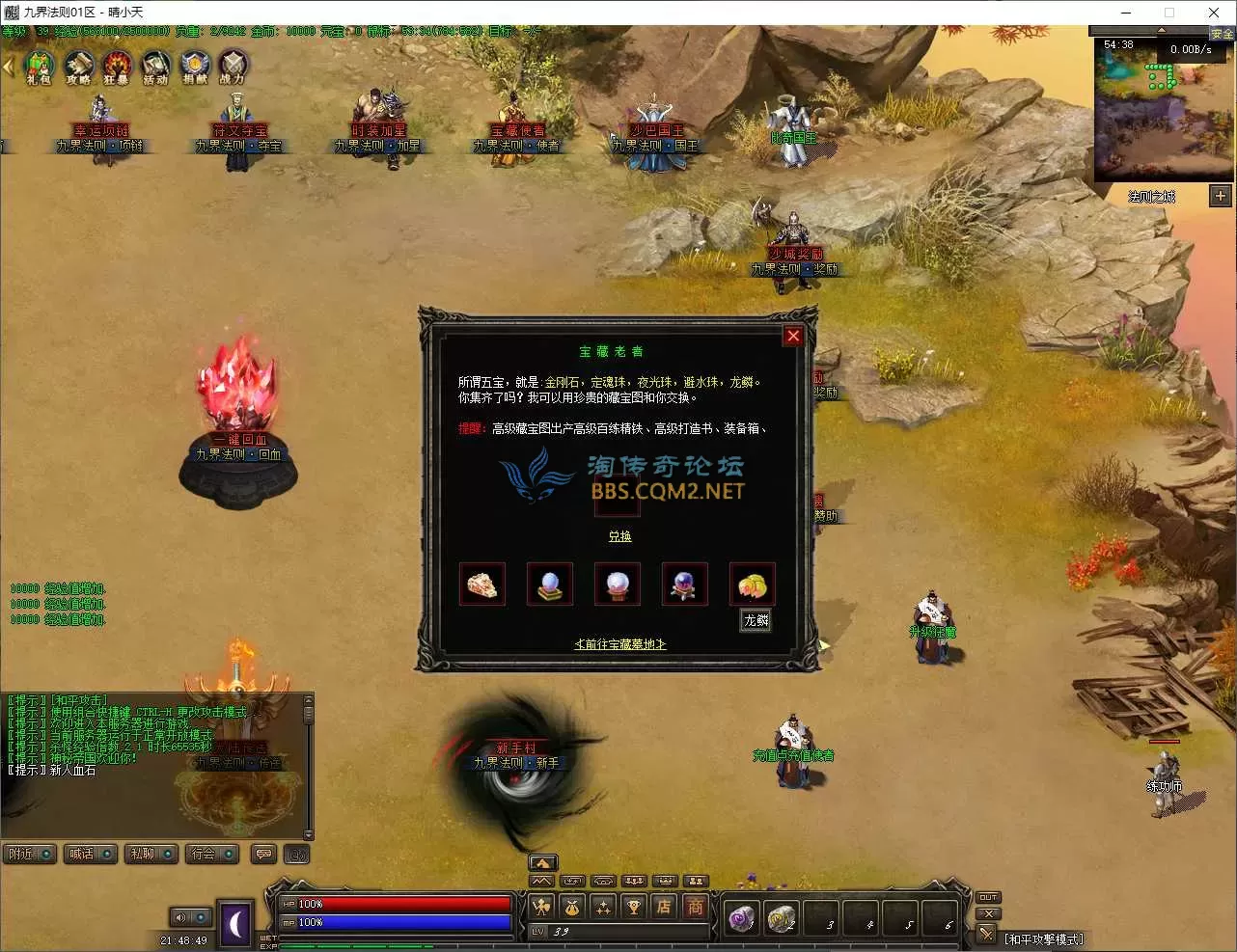Select the 金刚石 diamond item slot
Image resolution: width=1237 pixels, height=952 pixels.
[482, 585]
